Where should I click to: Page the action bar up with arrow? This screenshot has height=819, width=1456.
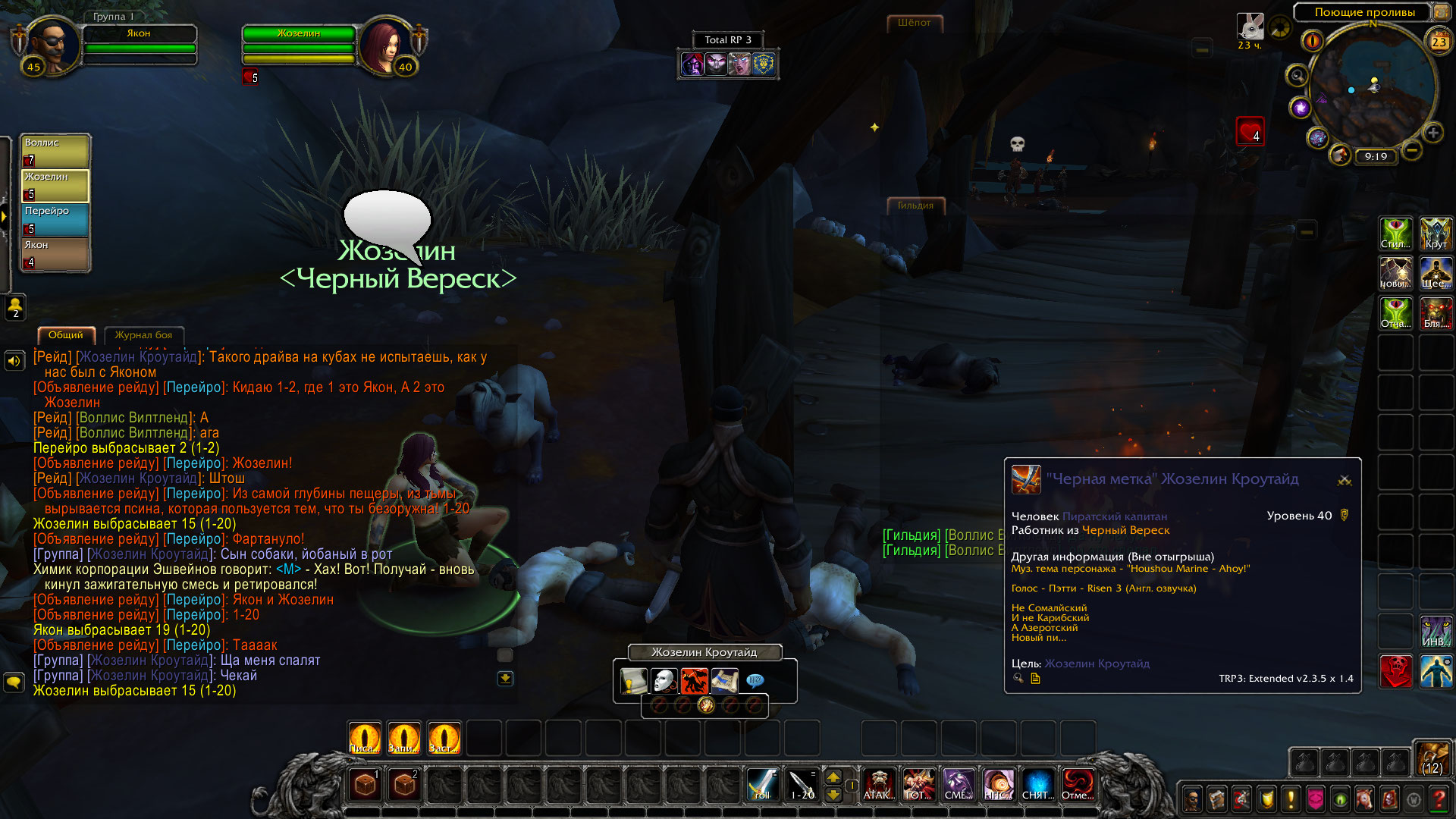pos(833,777)
